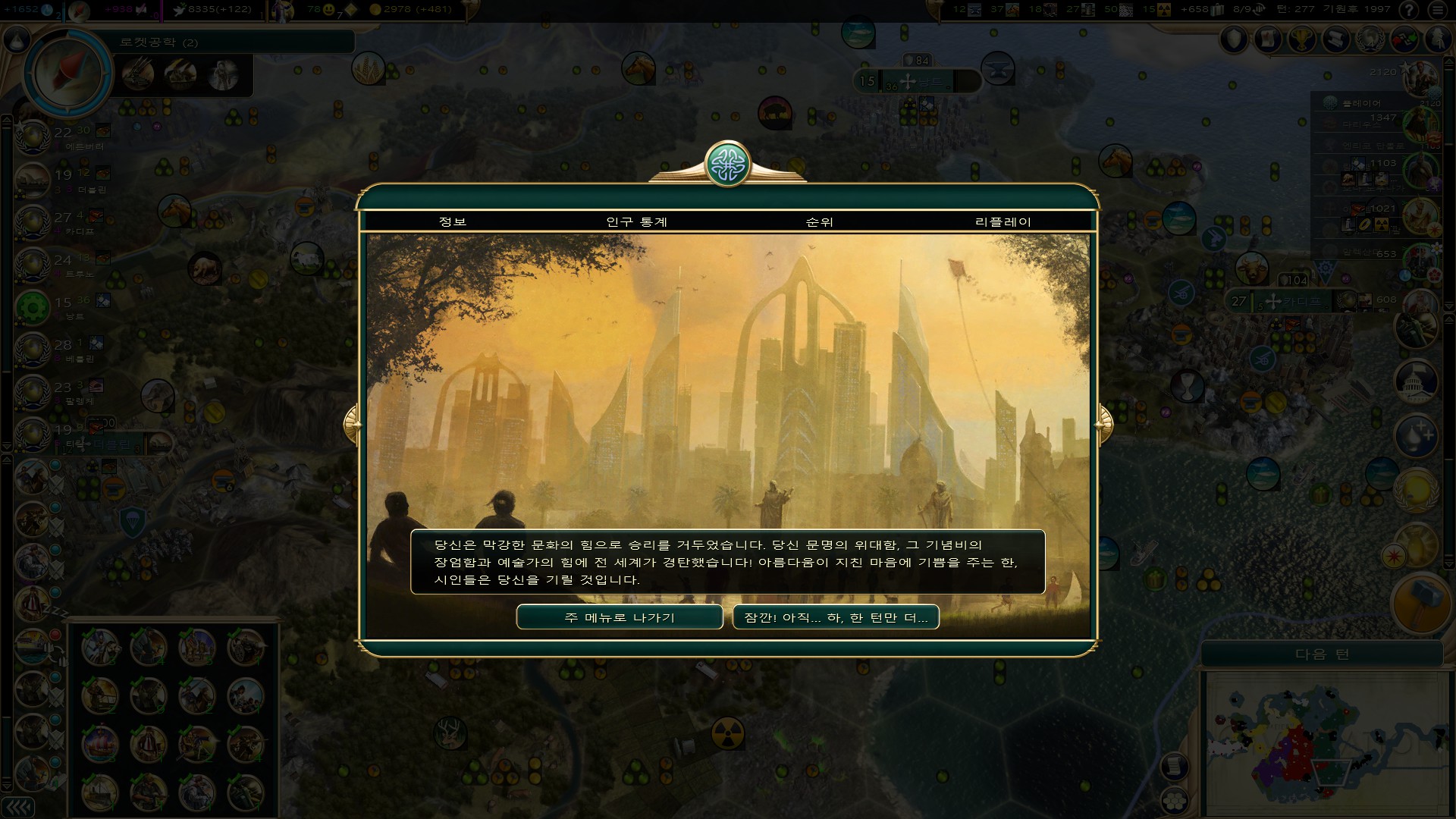Image resolution: width=1456 pixels, height=819 pixels.
Task: Open the minimap world view
Action: pos(1323,739)
